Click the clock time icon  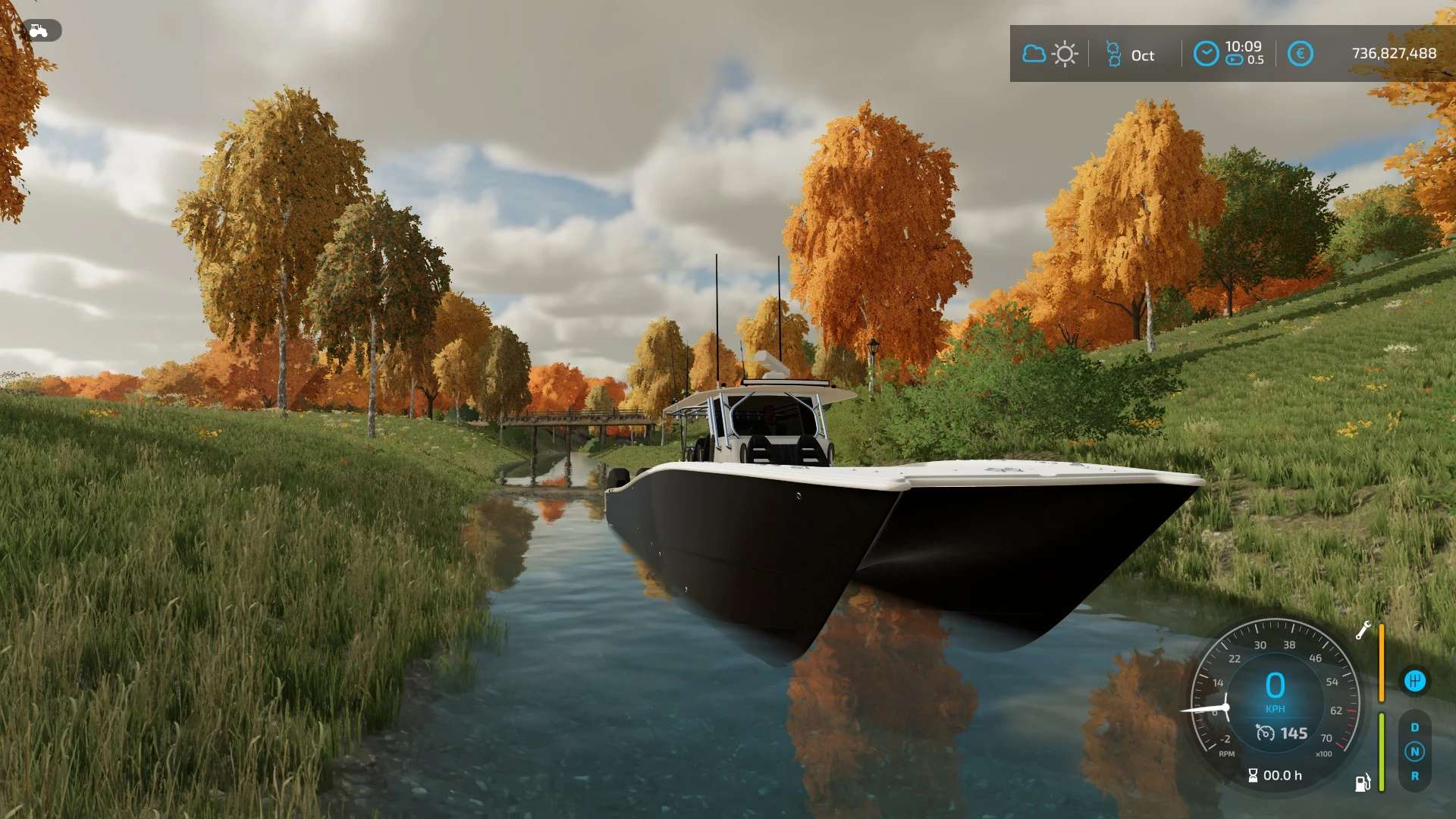pos(1206,54)
